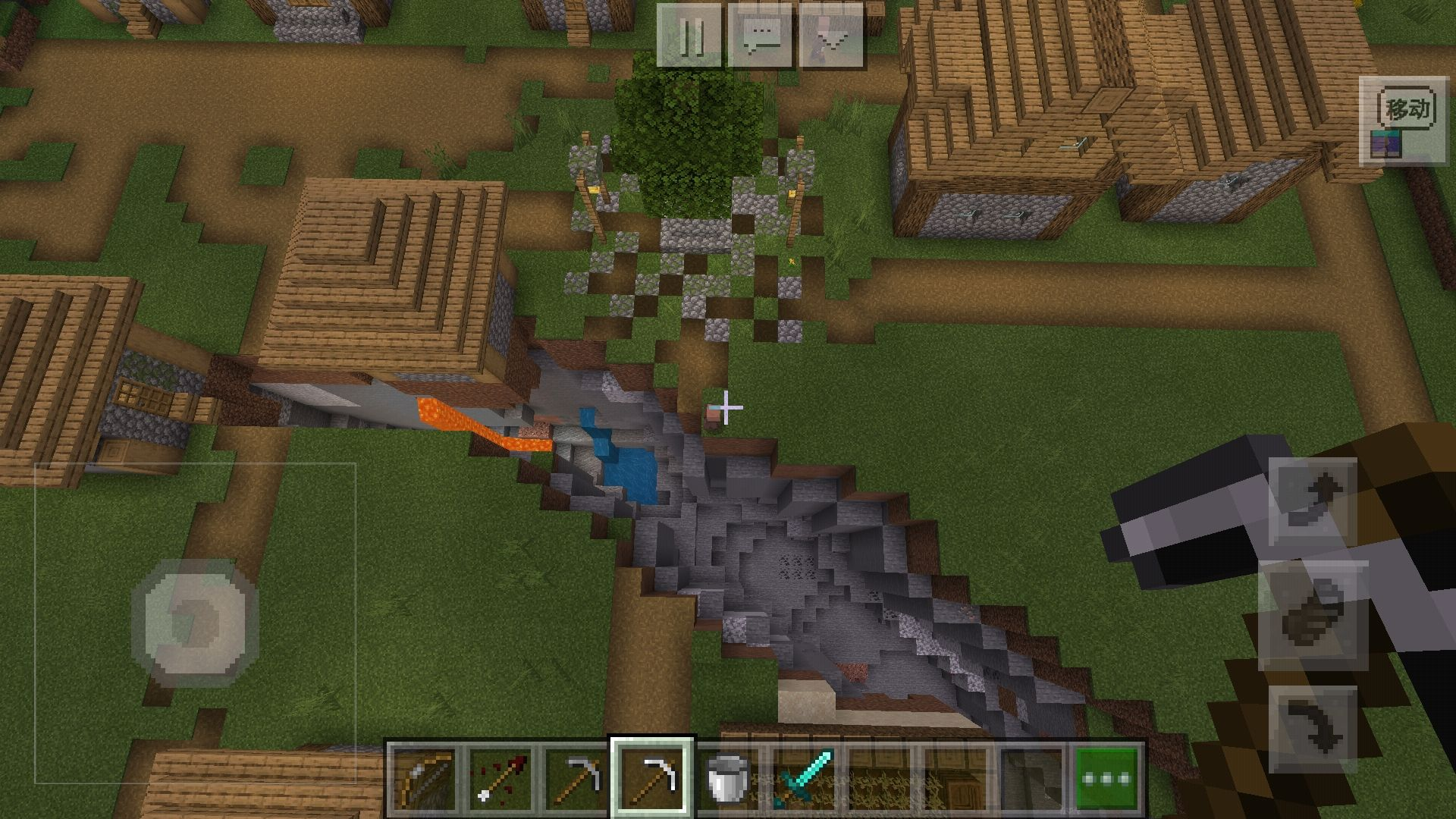Select the arrow hotbar slot

(500, 777)
